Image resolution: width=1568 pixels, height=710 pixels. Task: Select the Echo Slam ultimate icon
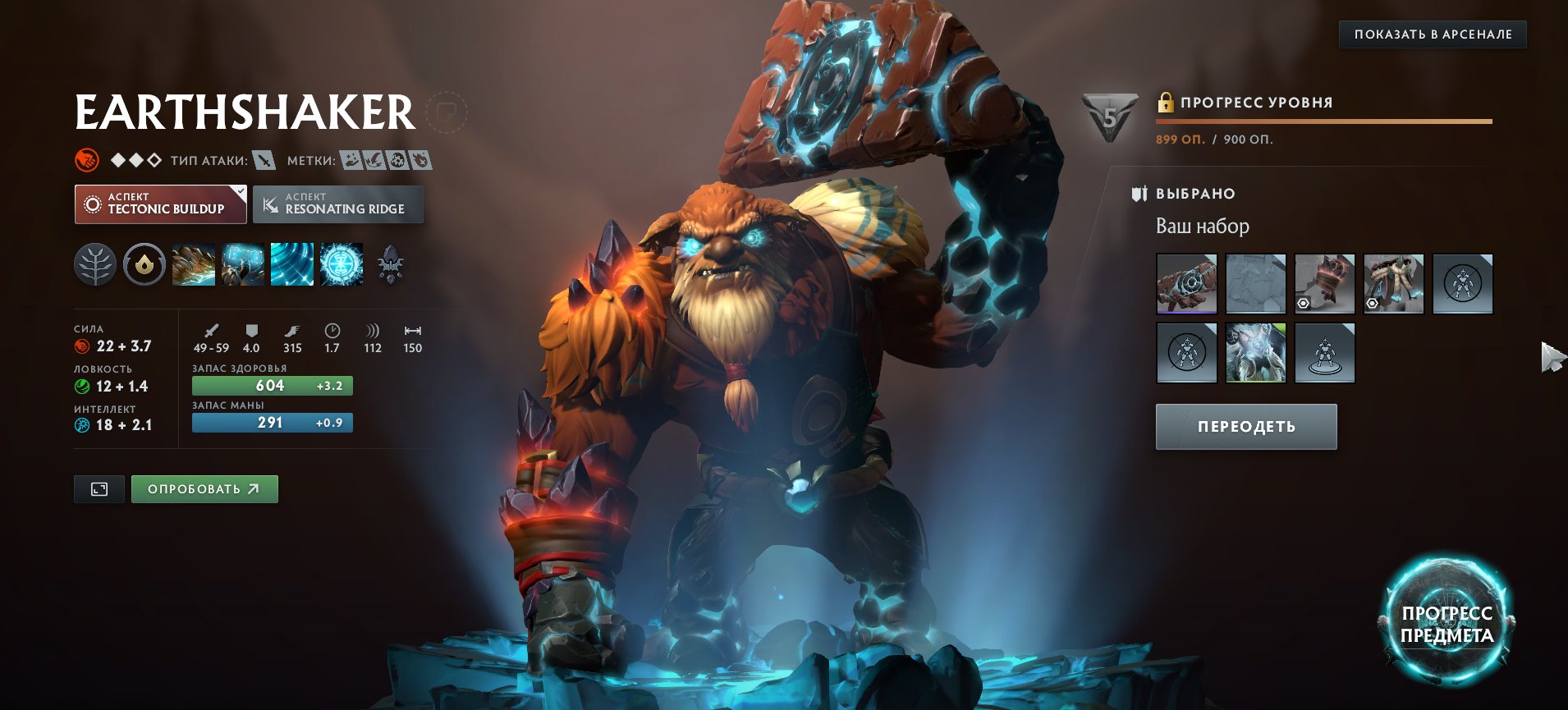pyautogui.click(x=340, y=264)
